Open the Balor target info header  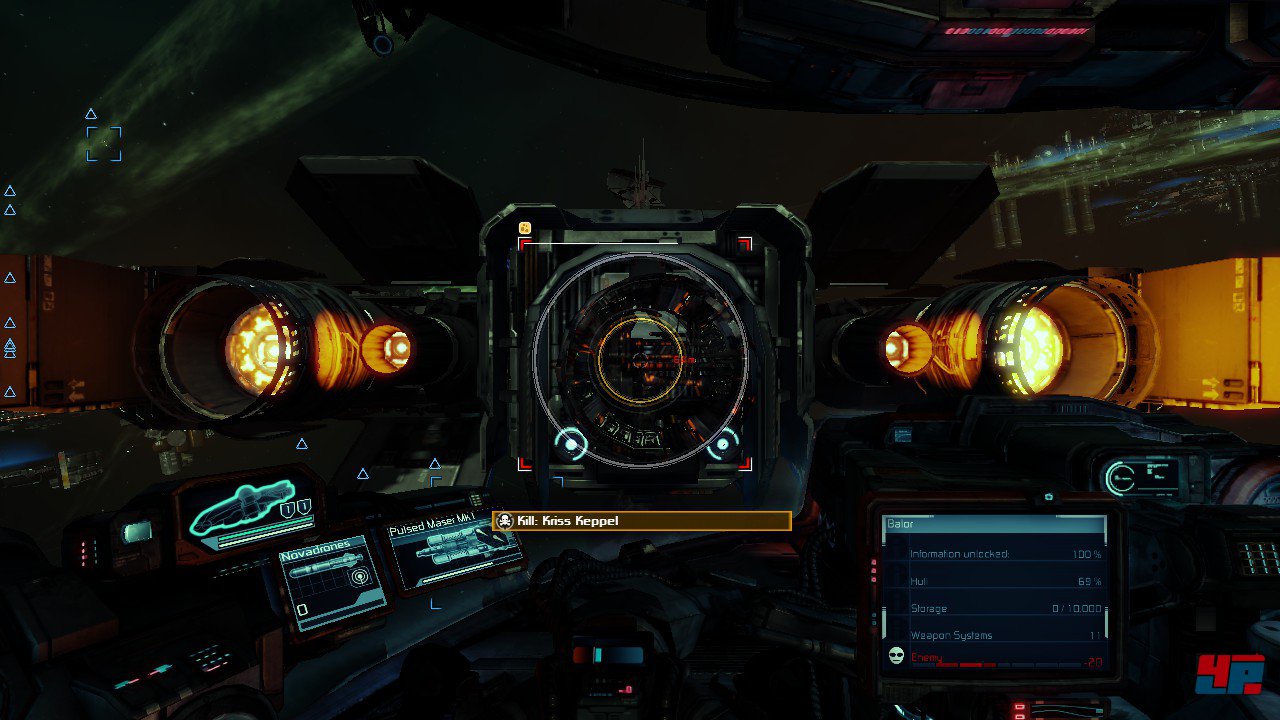(x=994, y=524)
